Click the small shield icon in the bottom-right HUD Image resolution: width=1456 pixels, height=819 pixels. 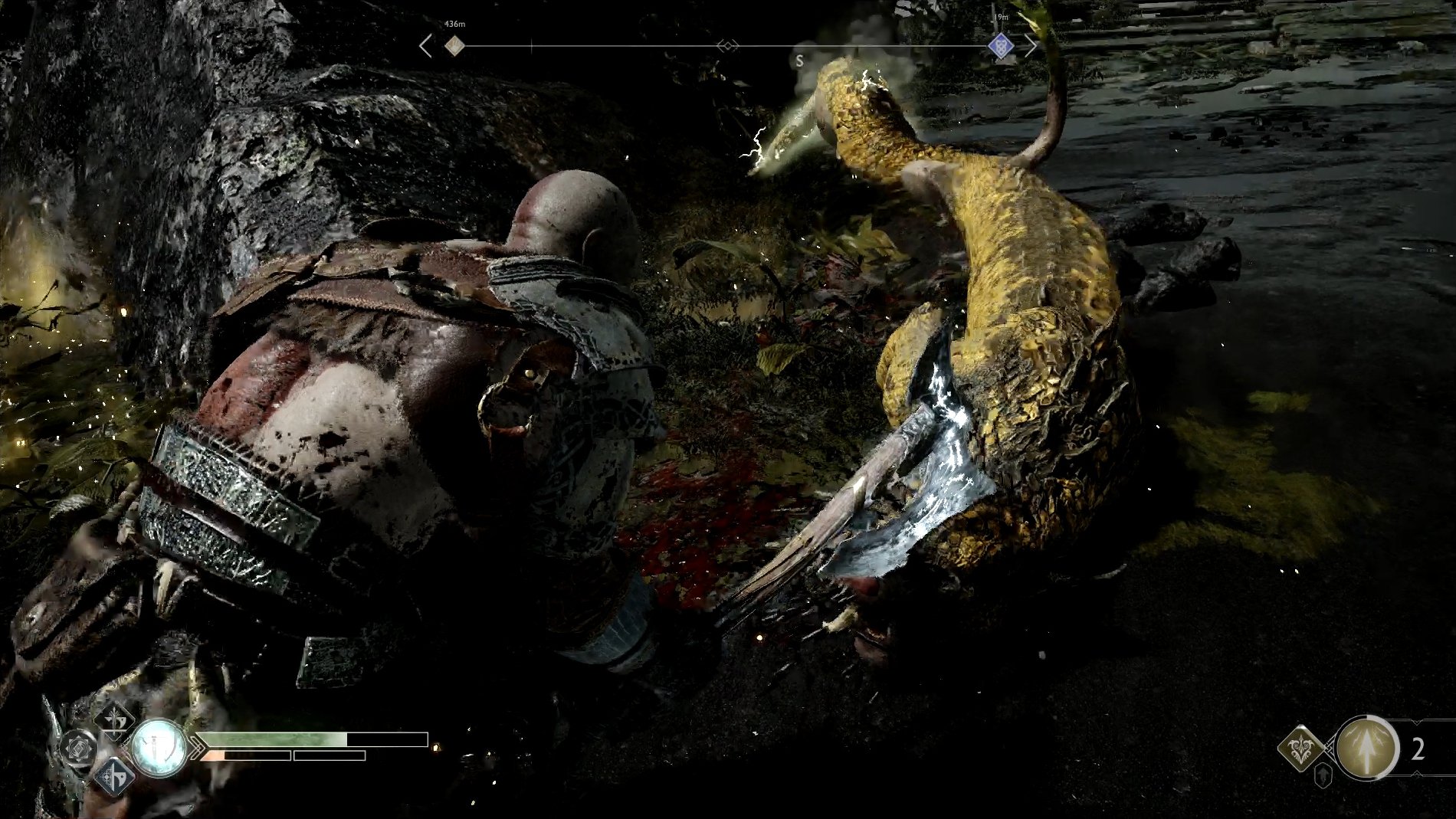(1323, 775)
